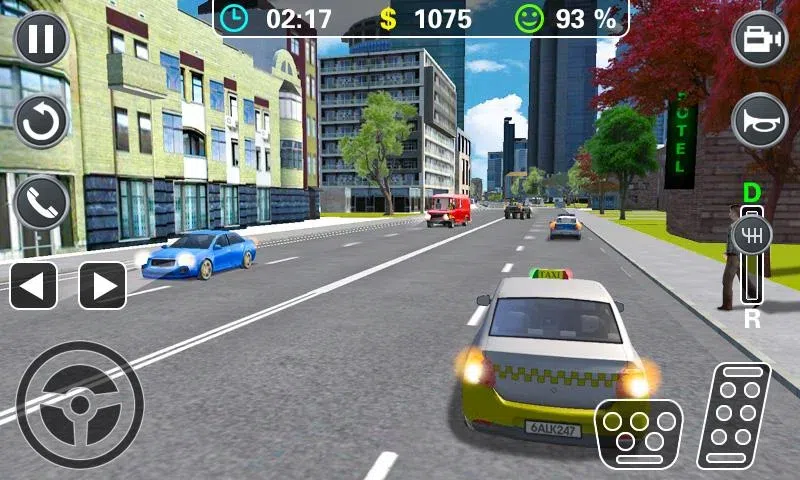
Task: Step on the gas pedal
Action: pos(734,415)
